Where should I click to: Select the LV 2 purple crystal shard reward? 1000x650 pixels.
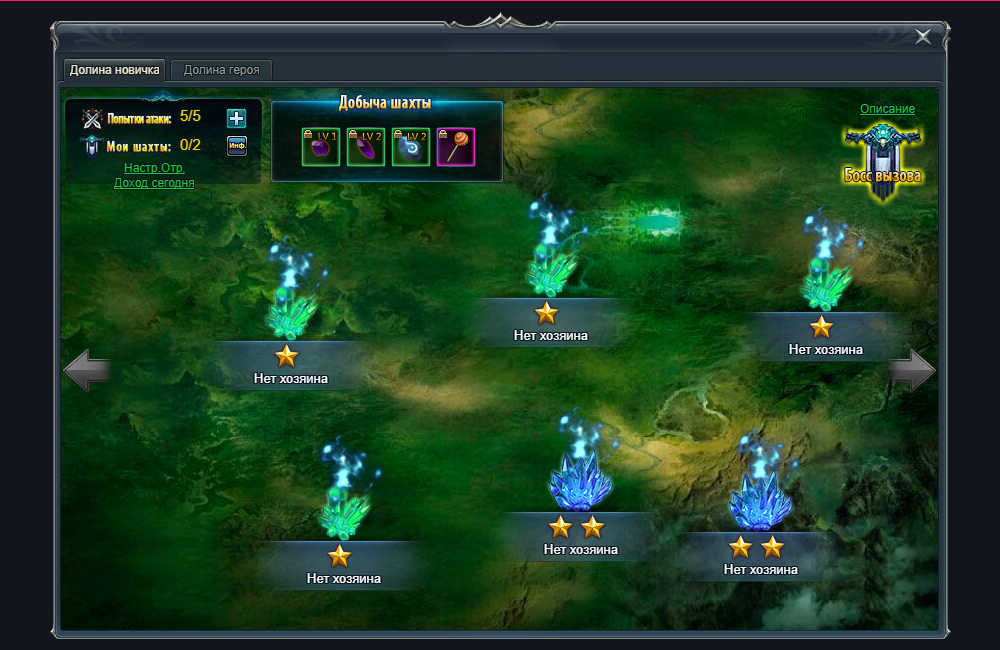pyautogui.click(x=365, y=147)
